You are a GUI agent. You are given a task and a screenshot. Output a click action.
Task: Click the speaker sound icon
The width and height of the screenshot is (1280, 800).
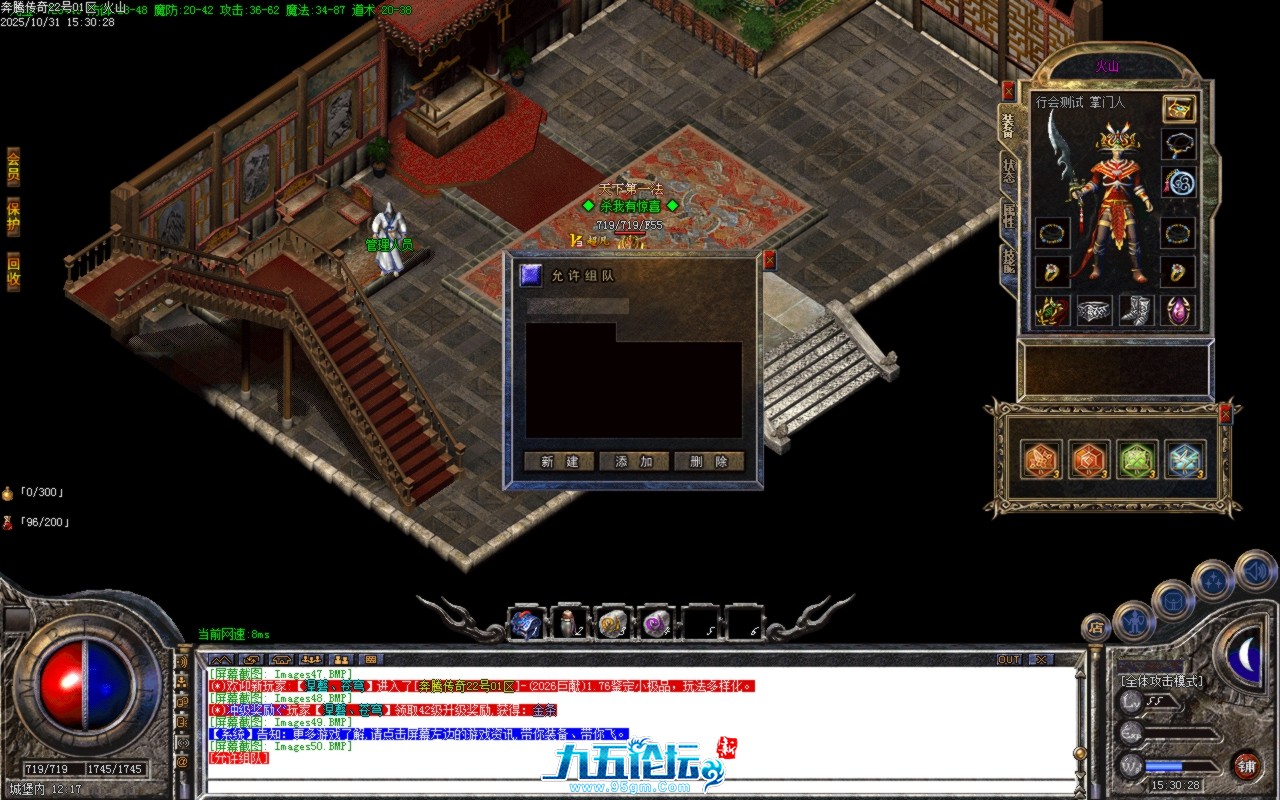(1255, 571)
